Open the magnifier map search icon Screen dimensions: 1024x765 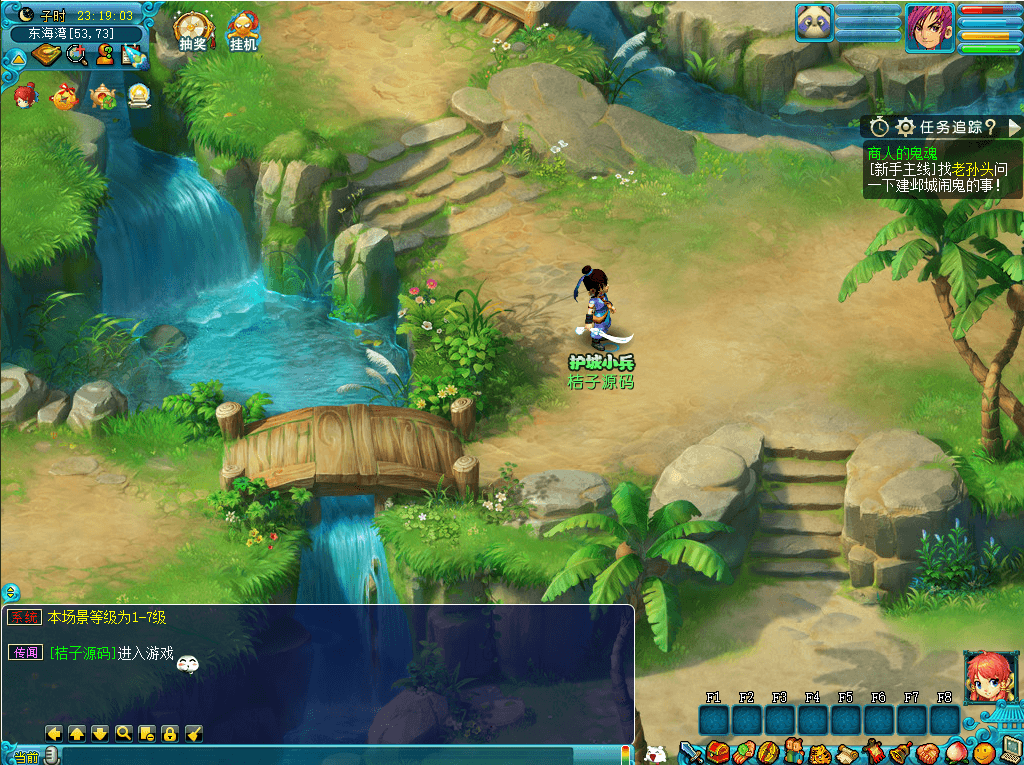point(76,56)
